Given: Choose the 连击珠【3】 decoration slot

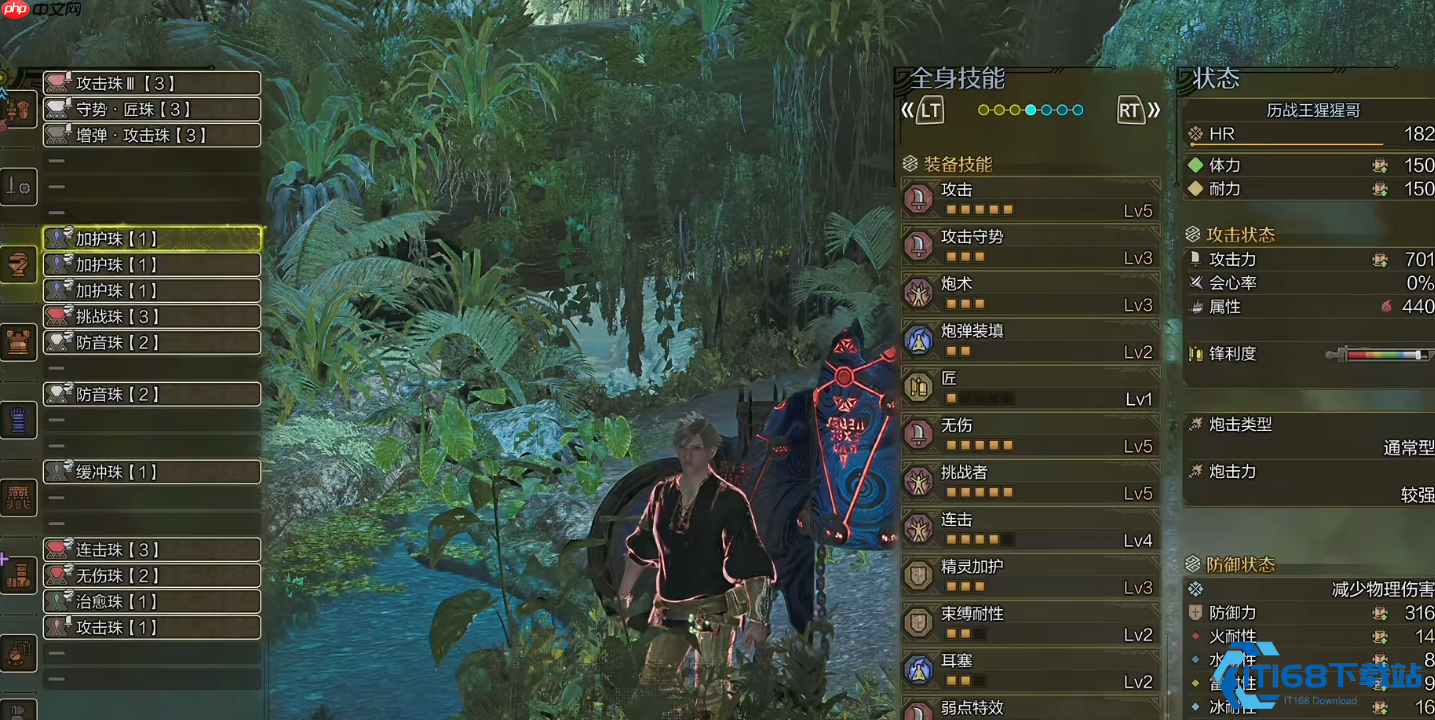Looking at the screenshot, I should [152, 550].
